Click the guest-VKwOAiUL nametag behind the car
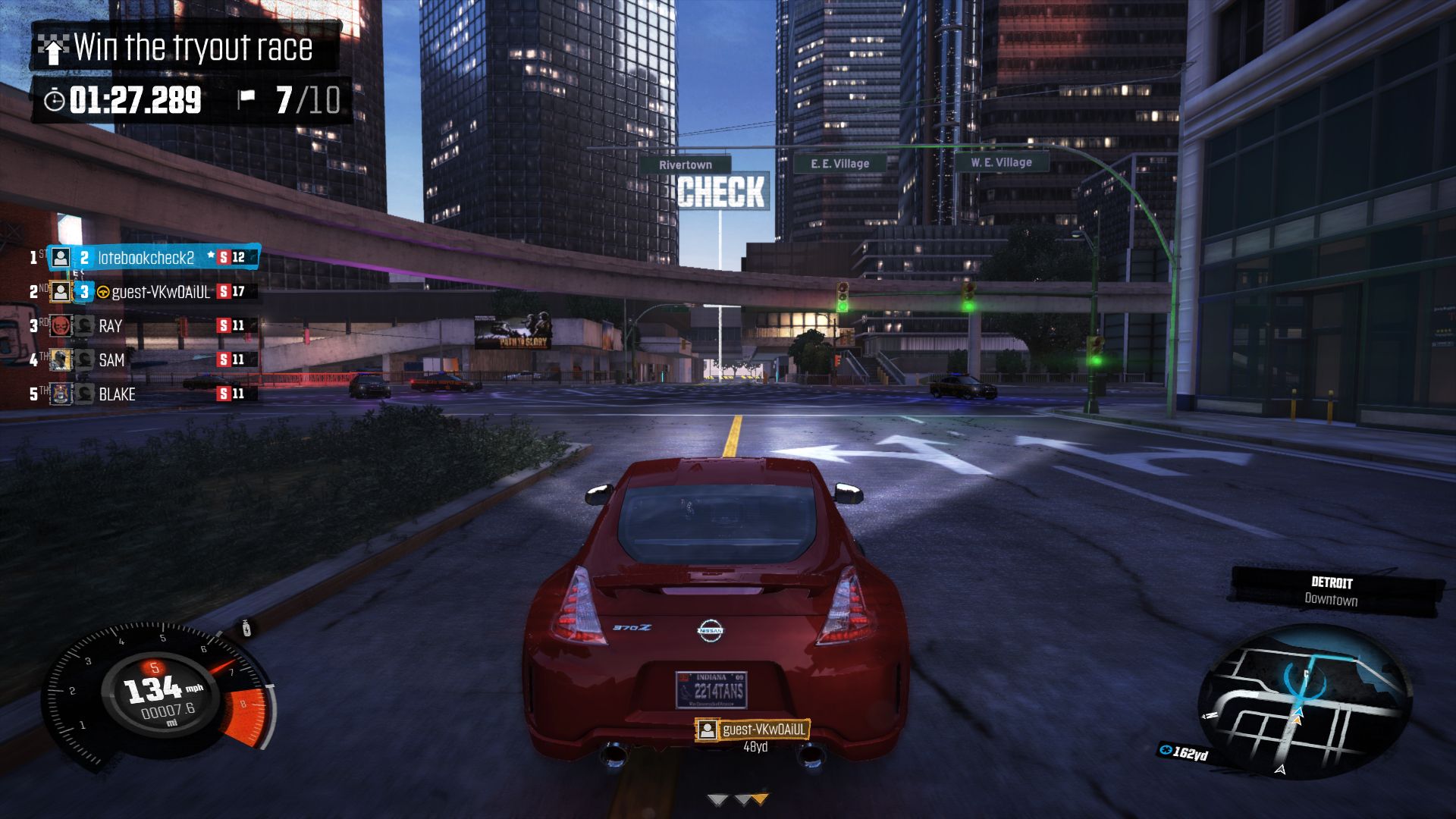The height and width of the screenshot is (819, 1456). coord(752,730)
